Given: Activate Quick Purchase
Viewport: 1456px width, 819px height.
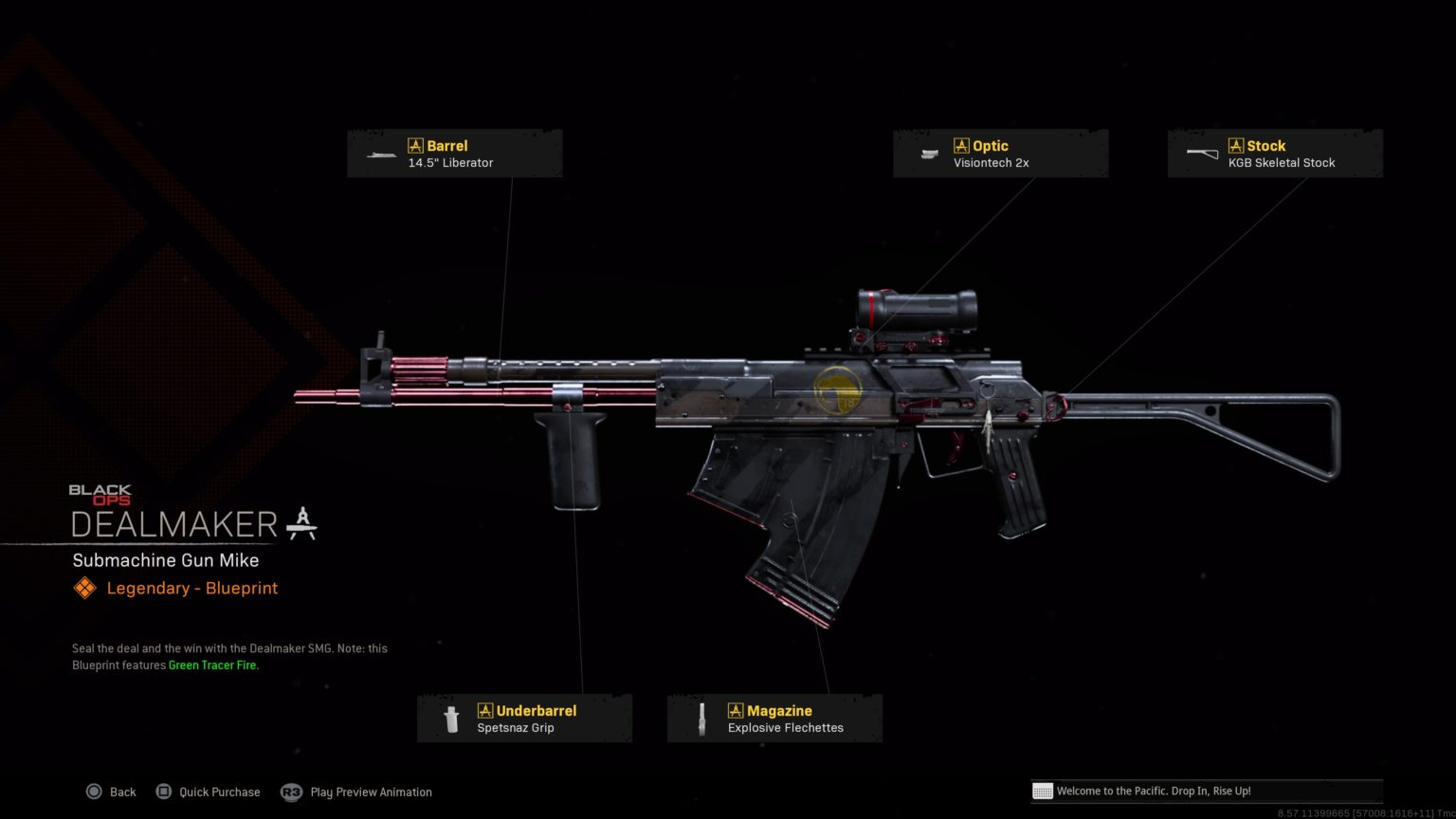Looking at the screenshot, I should pos(219,792).
